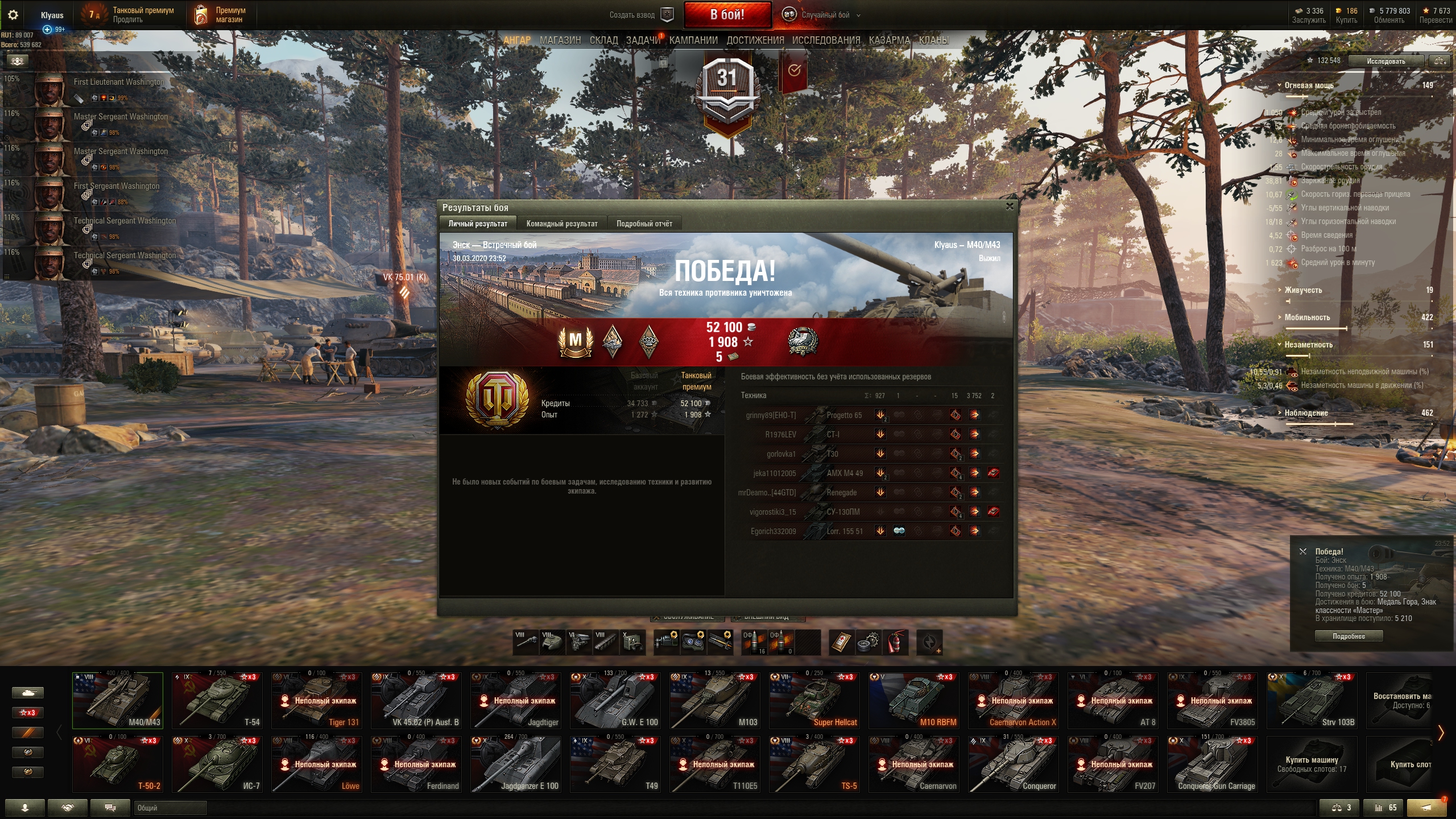The width and height of the screenshot is (1456, 819).
Task: Choose the Strv 103B tank tile
Action: 1312,700
